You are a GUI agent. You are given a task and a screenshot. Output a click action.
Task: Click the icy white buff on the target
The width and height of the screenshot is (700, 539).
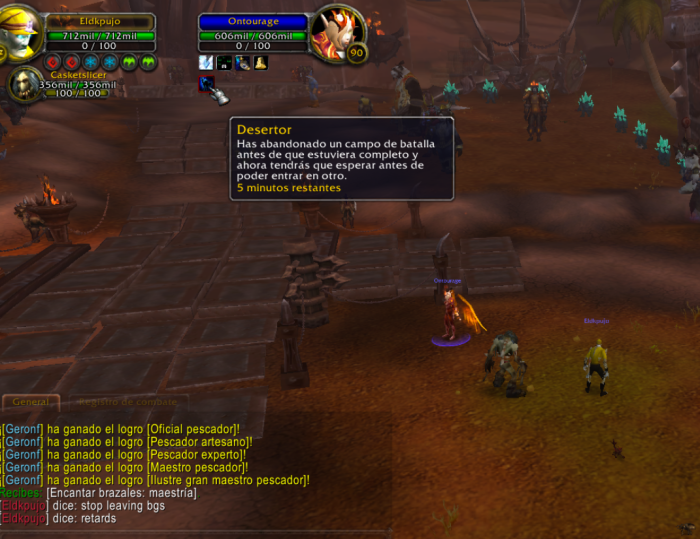(x=206, y=63)
